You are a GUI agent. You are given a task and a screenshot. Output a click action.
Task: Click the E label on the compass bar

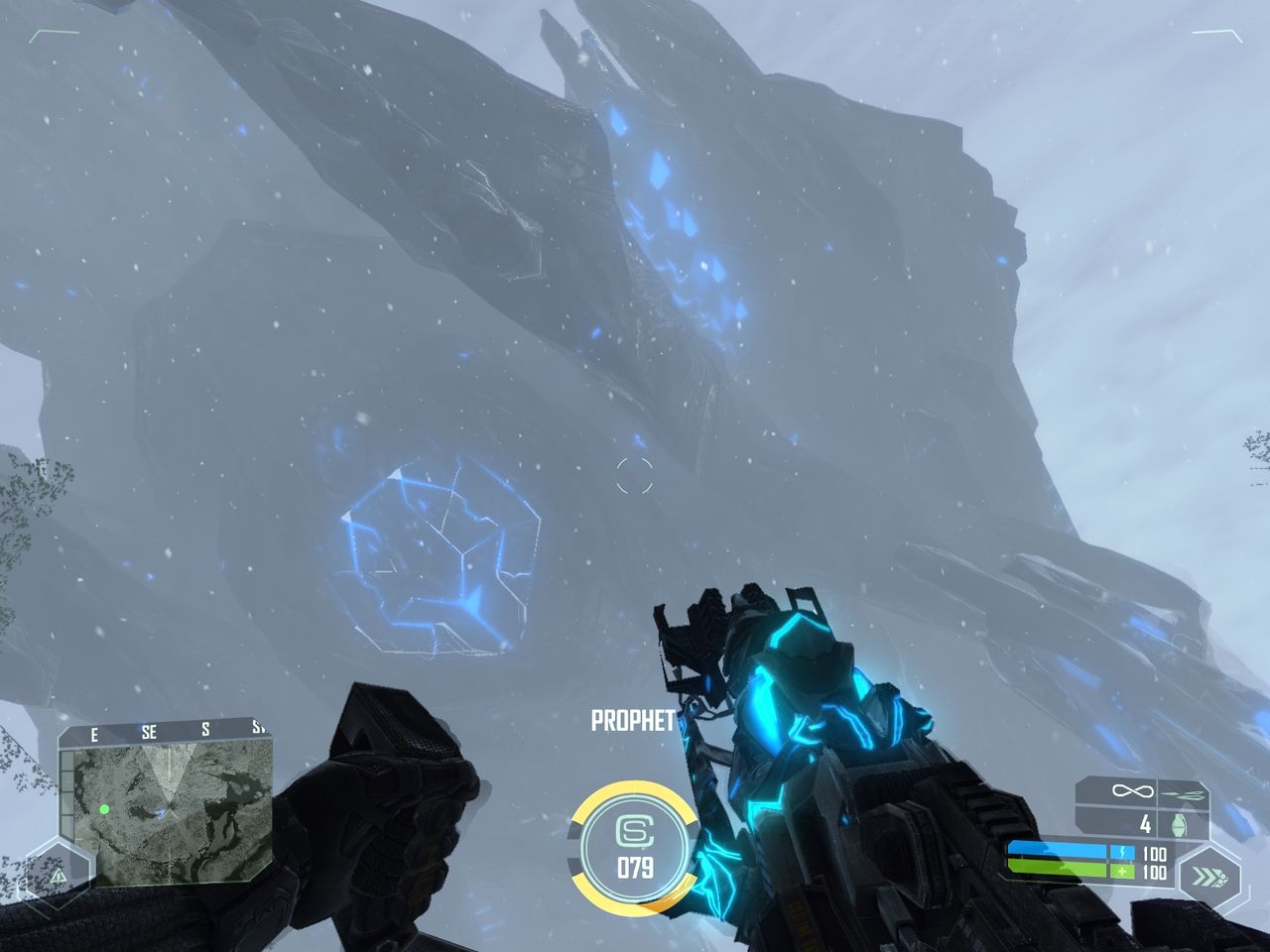click(x=94, y=734)
